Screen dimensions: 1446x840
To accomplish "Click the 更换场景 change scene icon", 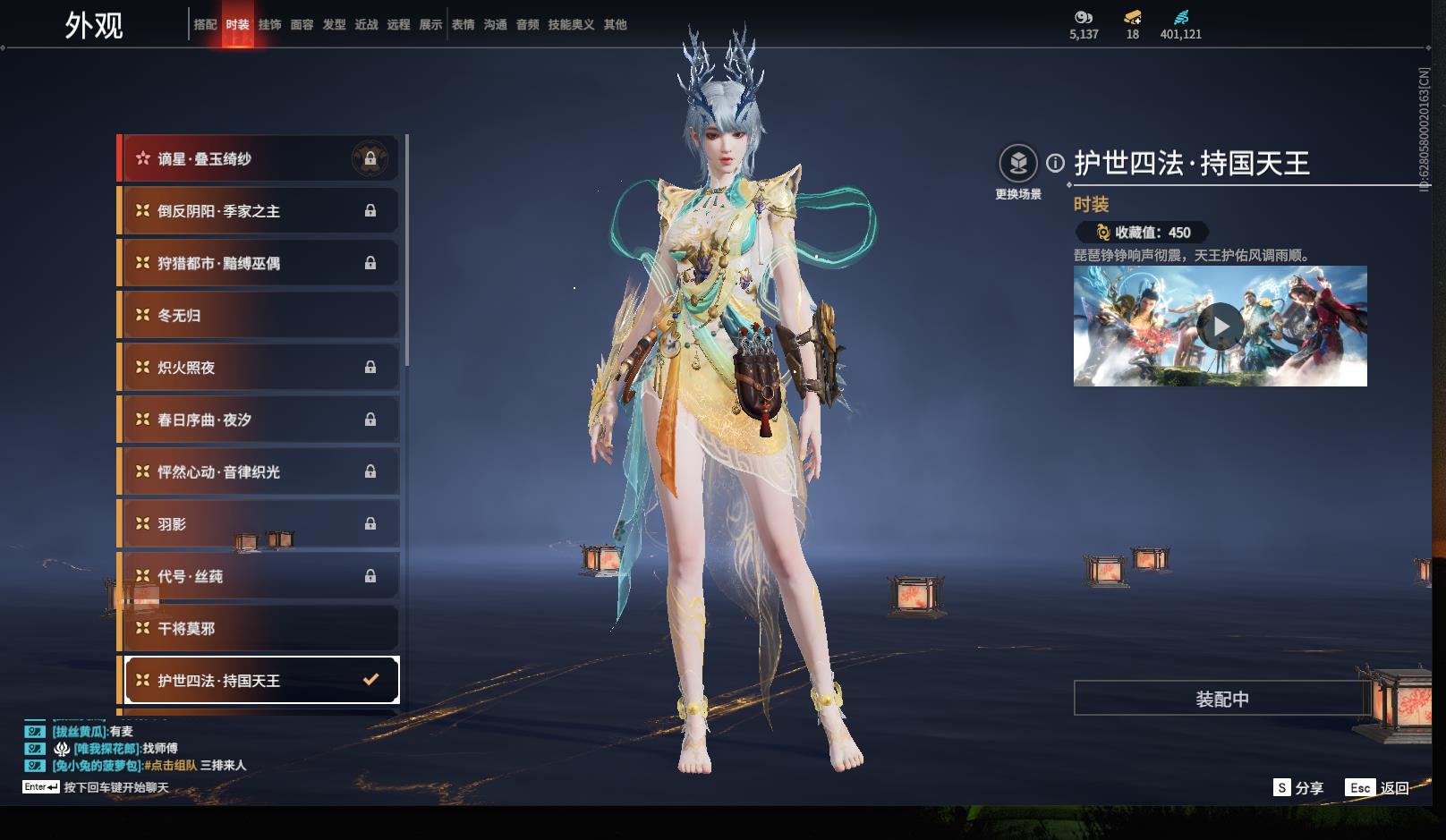I will tap(1018, 164).
